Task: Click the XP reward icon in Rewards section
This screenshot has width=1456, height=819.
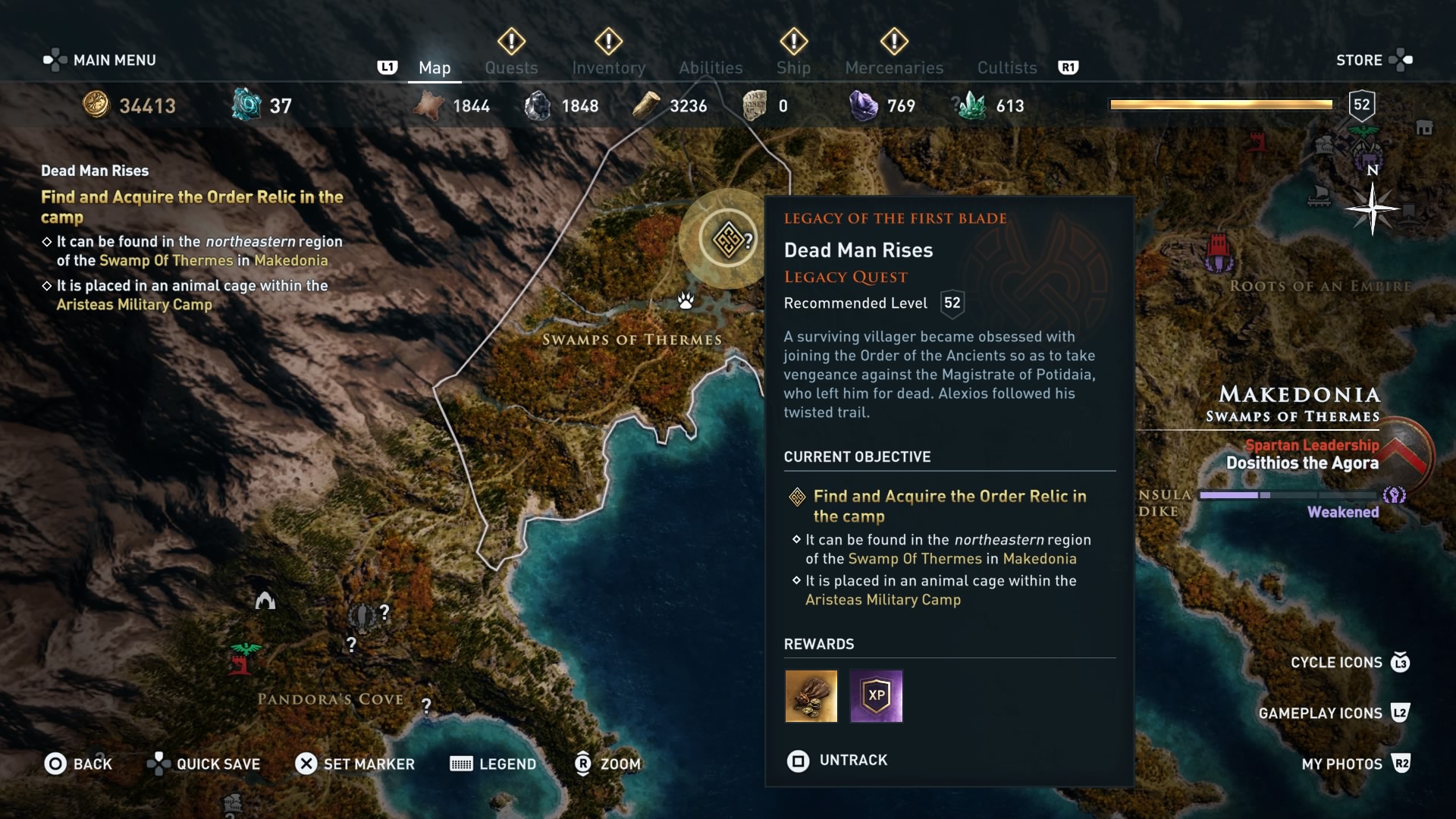Action: (876, 696)
